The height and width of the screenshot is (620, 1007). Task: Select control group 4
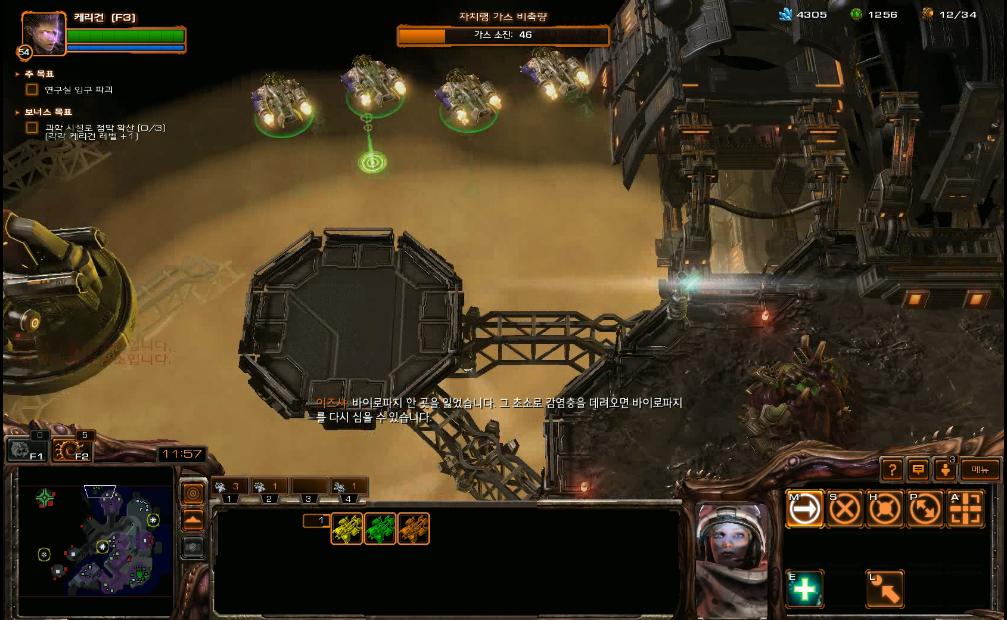348,489
